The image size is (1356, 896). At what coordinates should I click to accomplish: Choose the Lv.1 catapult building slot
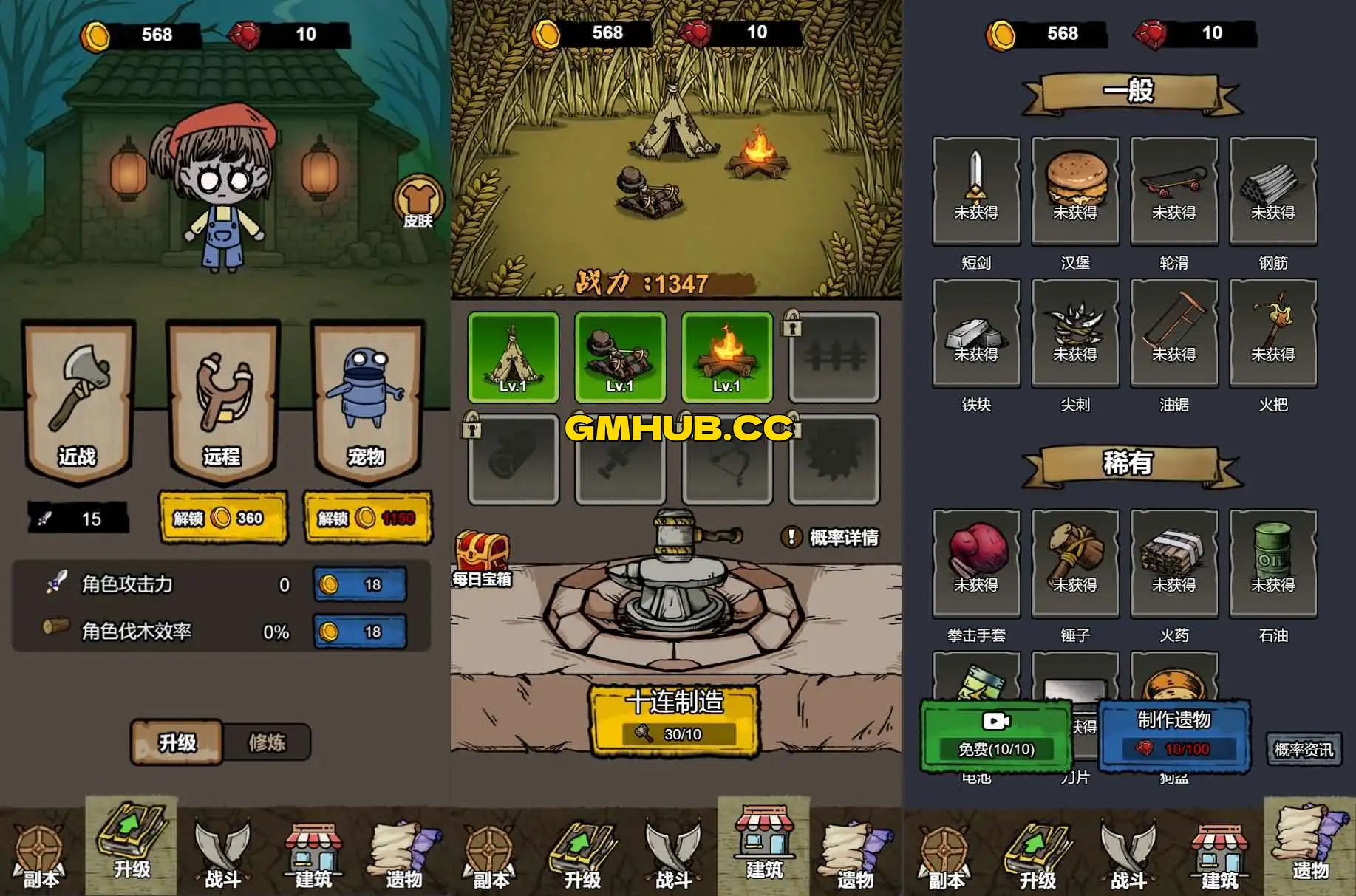point(620,358)
